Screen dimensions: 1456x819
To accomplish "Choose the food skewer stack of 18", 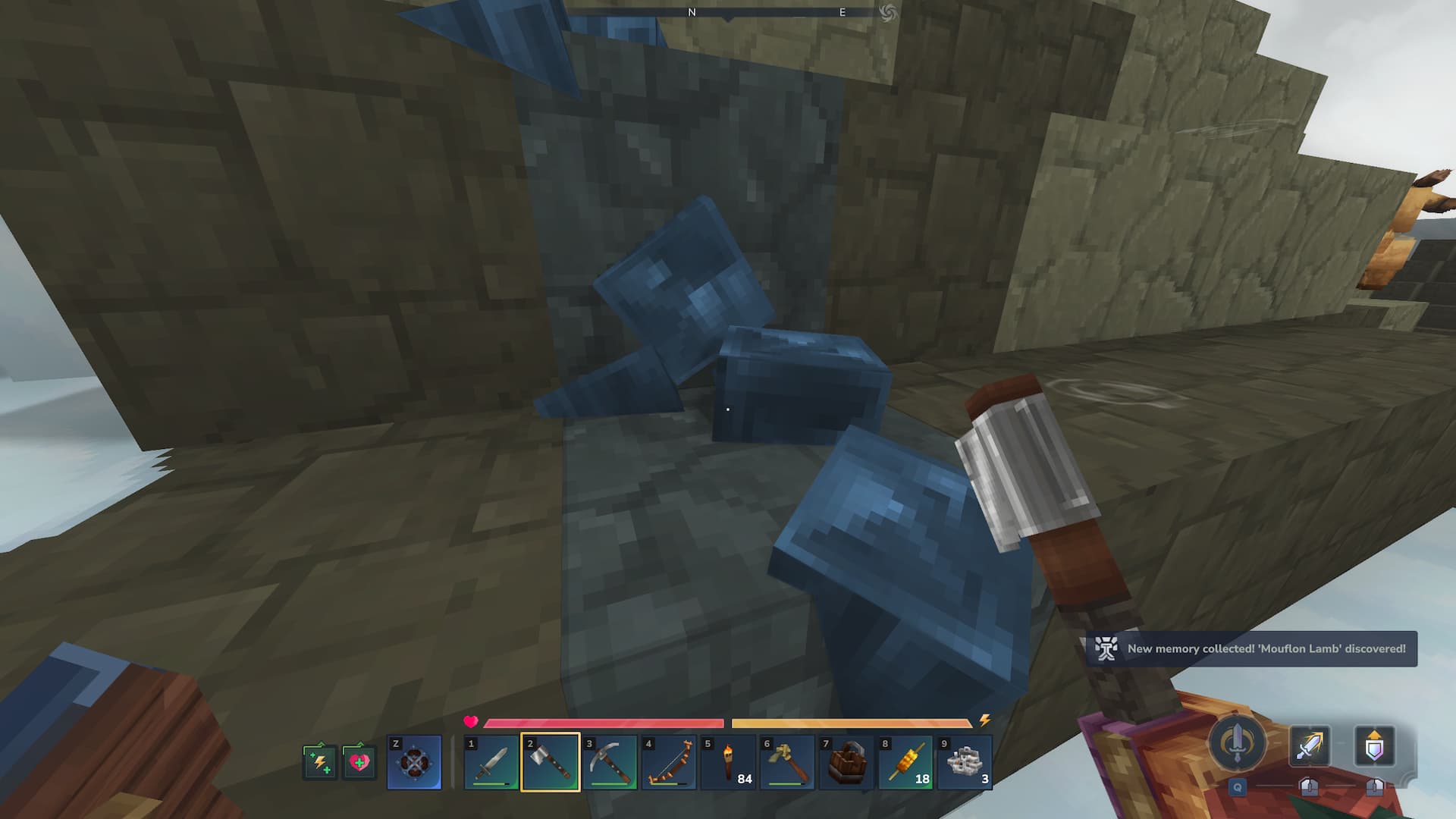I will (905, 762).
